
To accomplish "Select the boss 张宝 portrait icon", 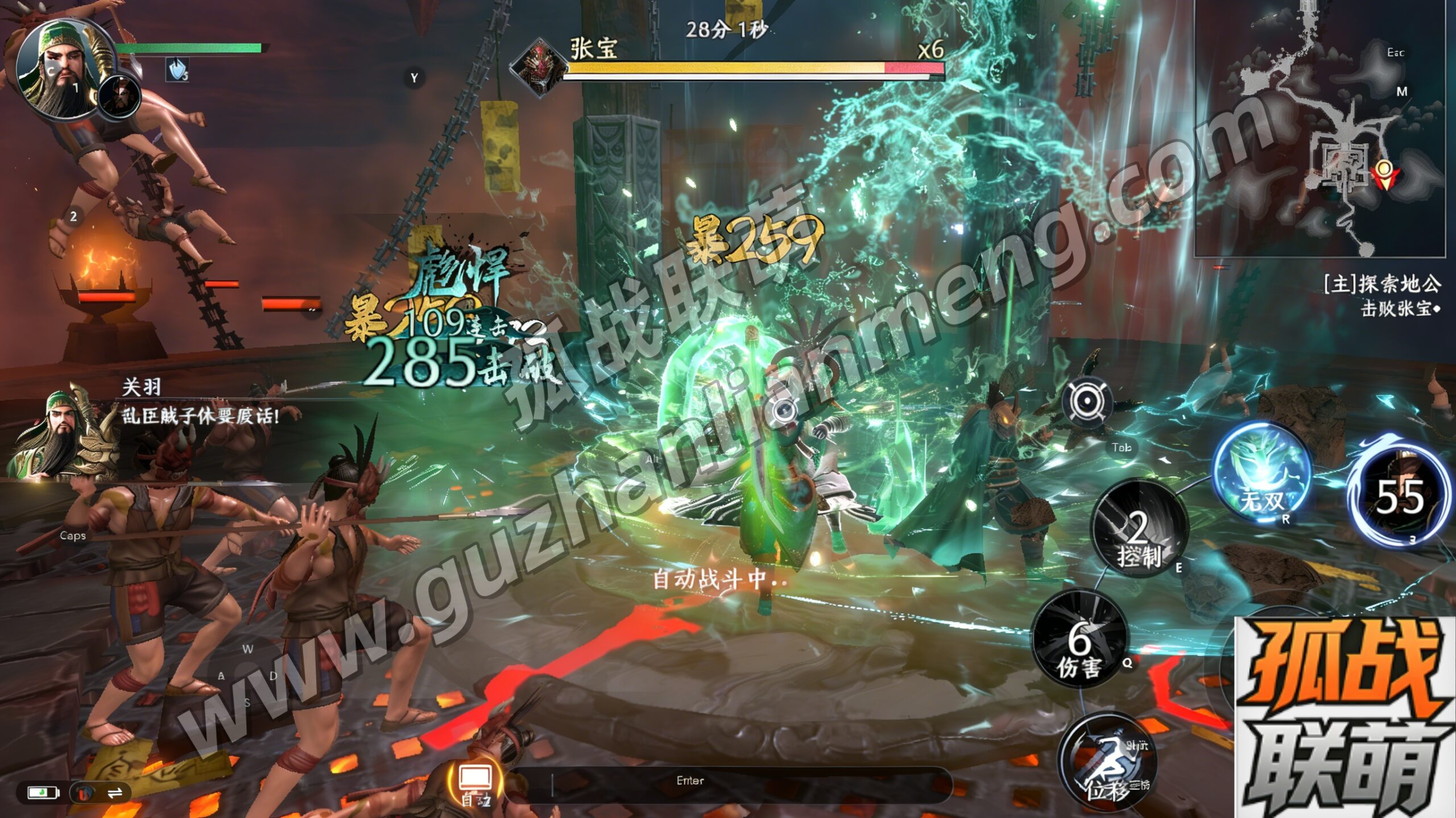I will [x=537, y=65].
